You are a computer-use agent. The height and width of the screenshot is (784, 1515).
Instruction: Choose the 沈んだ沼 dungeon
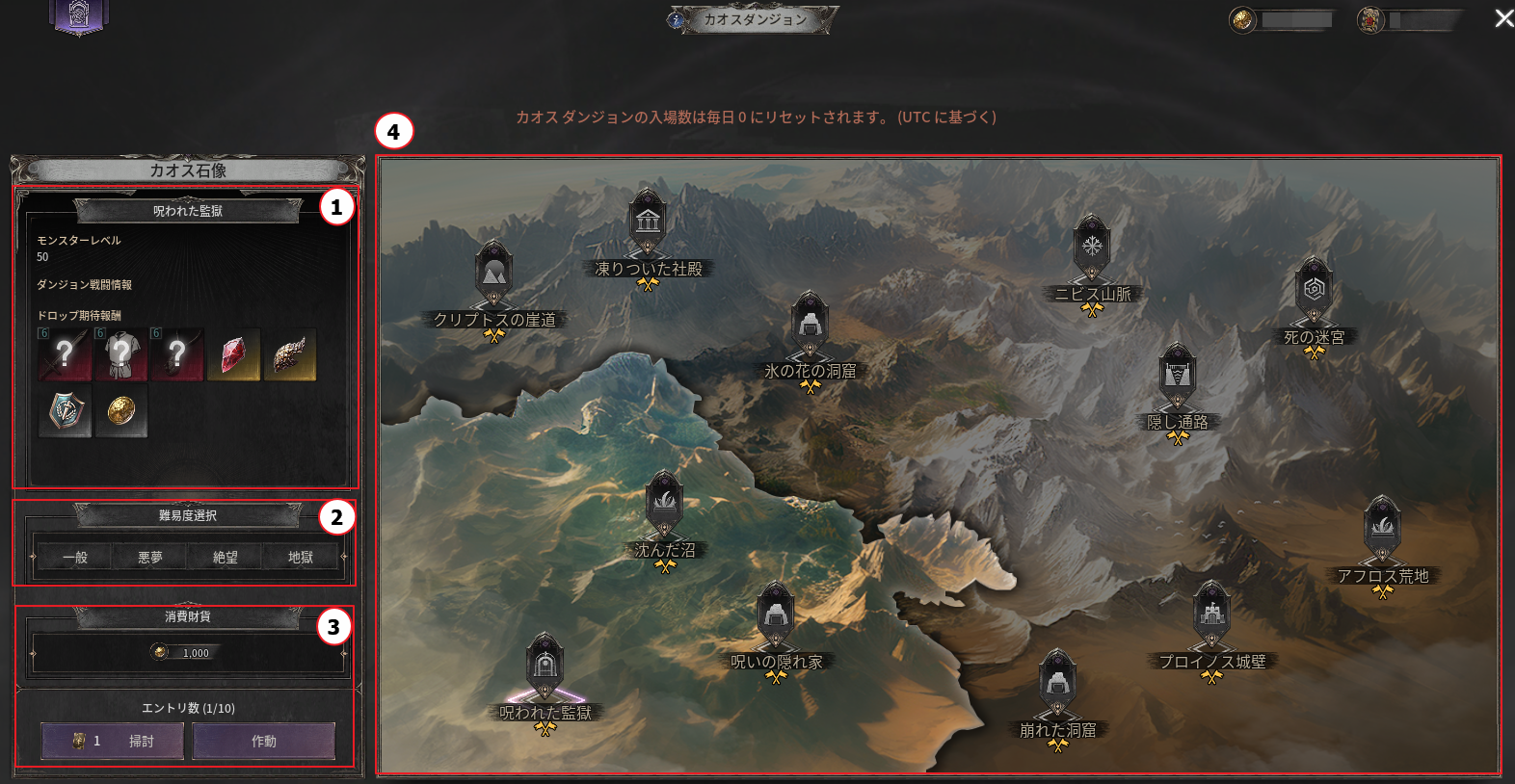664,504
